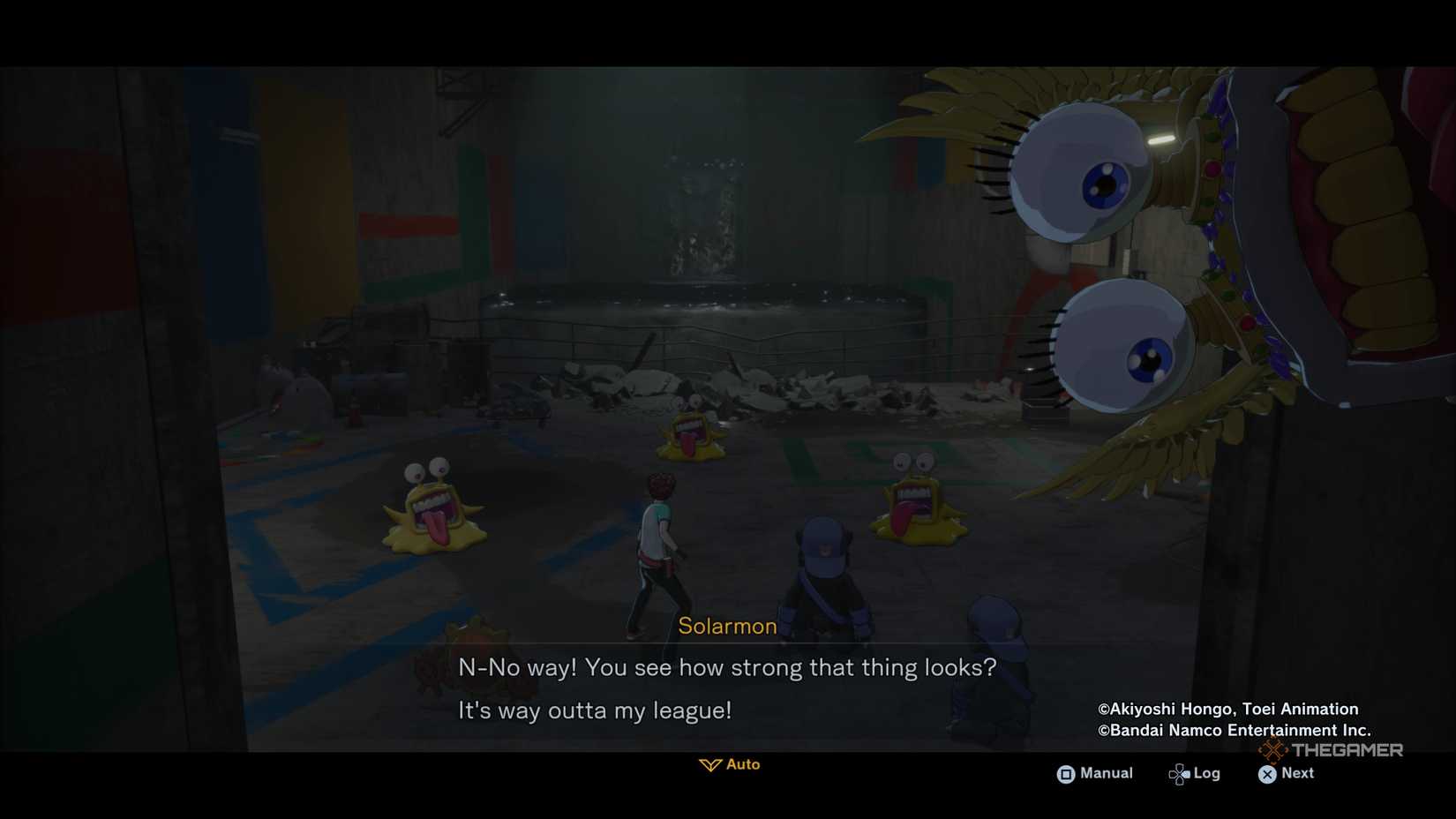
Task: Click the d-pad icon beside Log
Action: [1178, 773]
